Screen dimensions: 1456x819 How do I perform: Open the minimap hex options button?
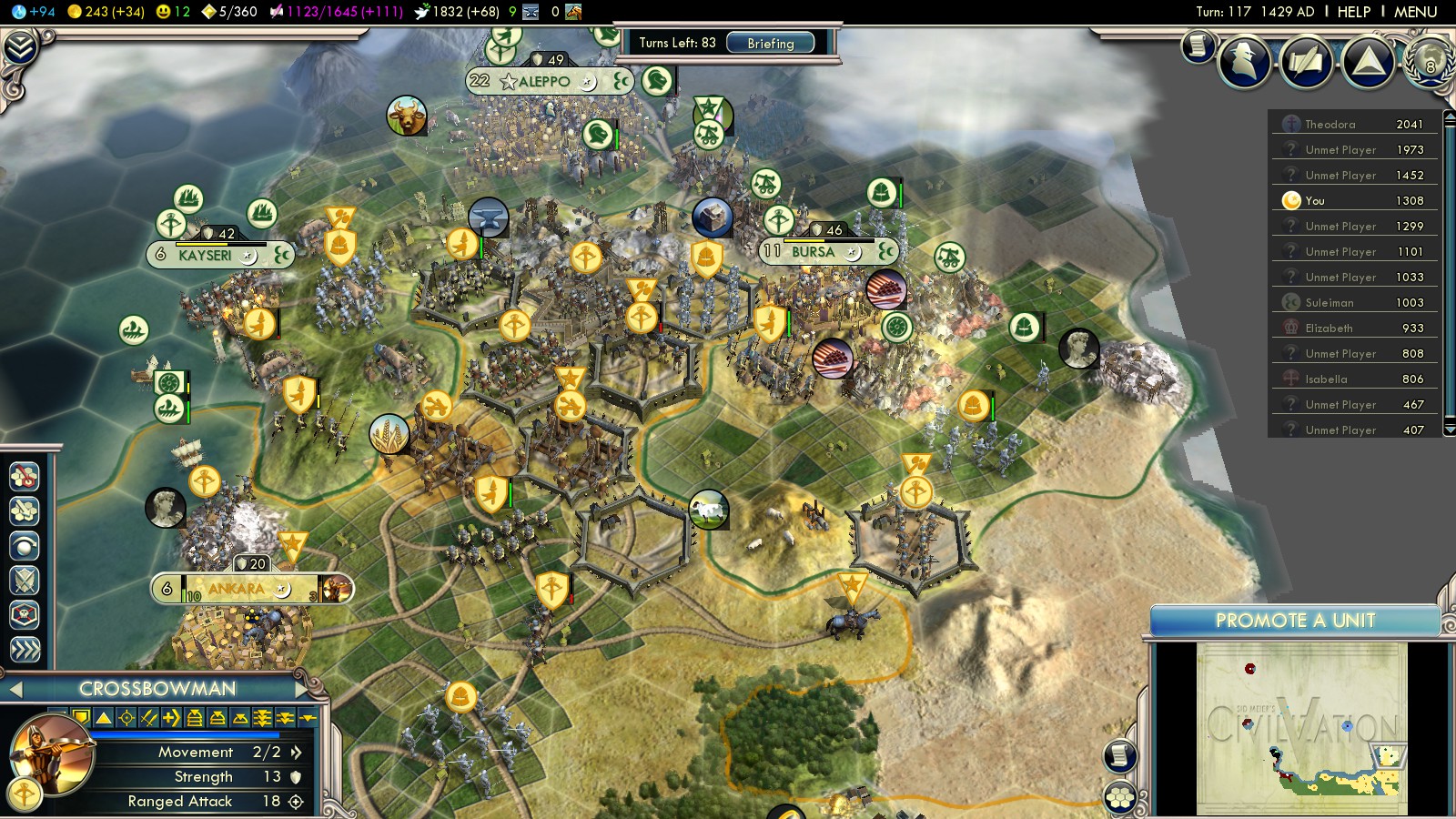(x=1120, y=798)
